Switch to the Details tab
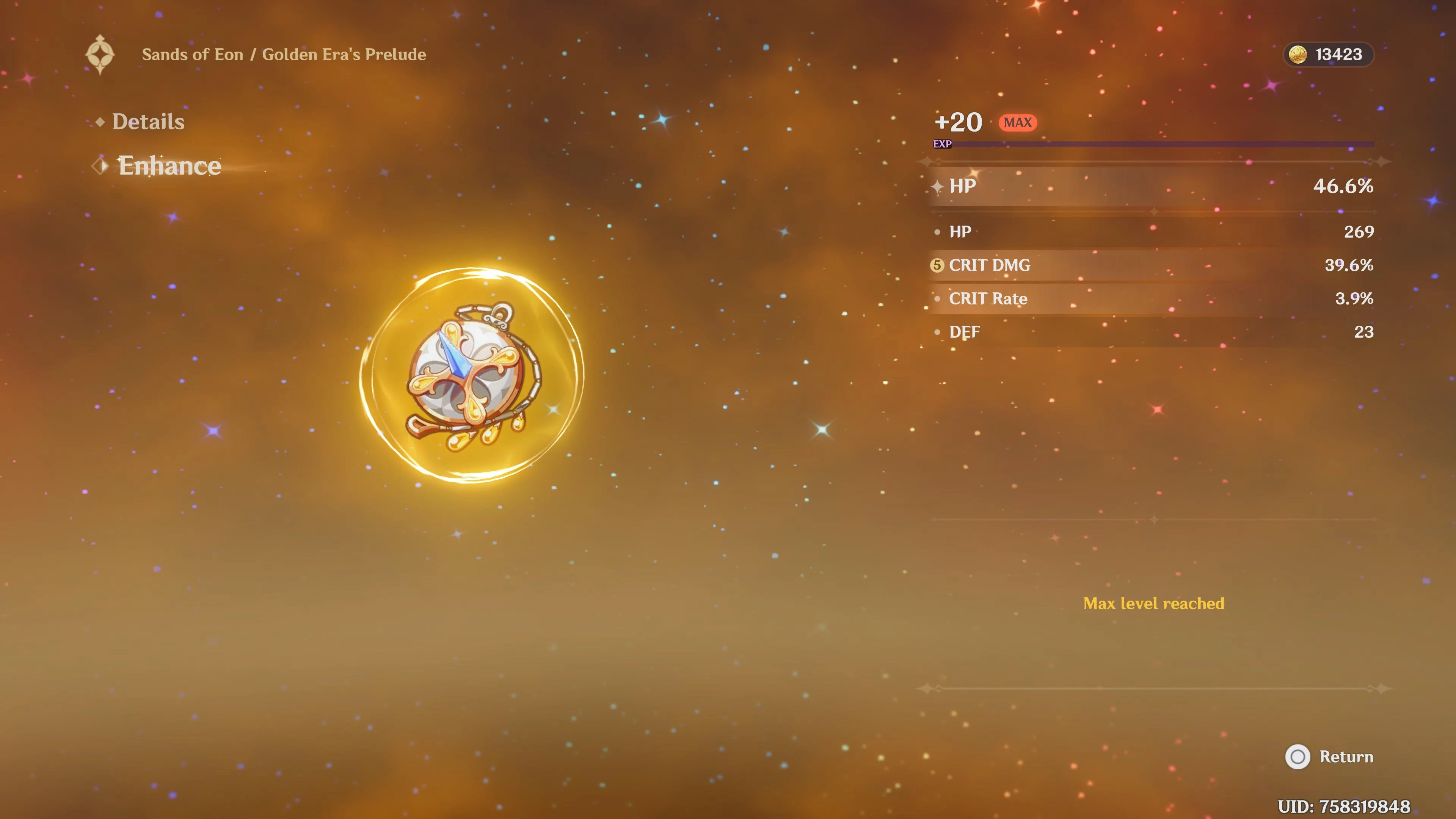 (x=148, y=121)
